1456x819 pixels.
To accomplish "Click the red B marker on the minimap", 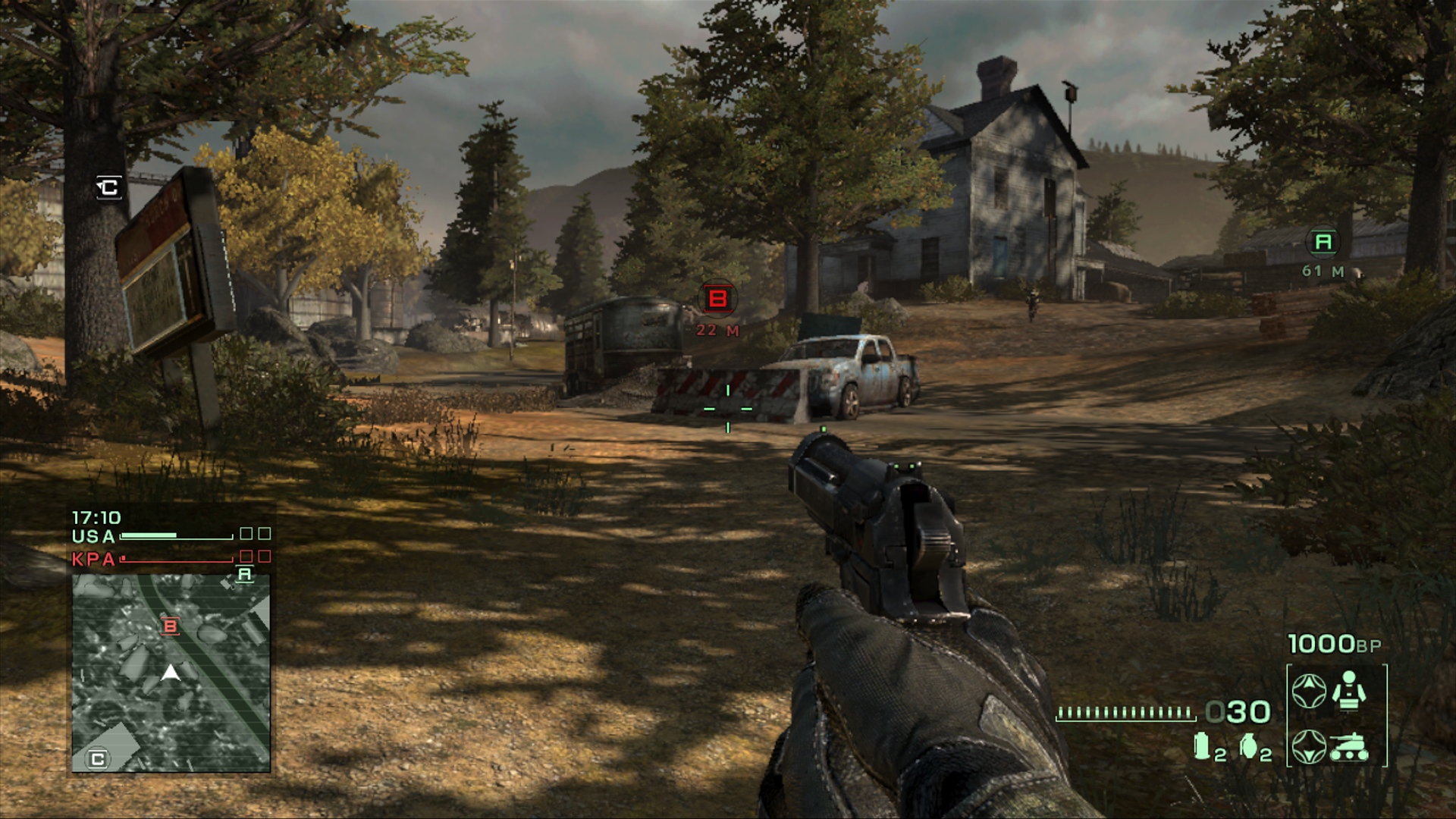I will pos(171,626).
